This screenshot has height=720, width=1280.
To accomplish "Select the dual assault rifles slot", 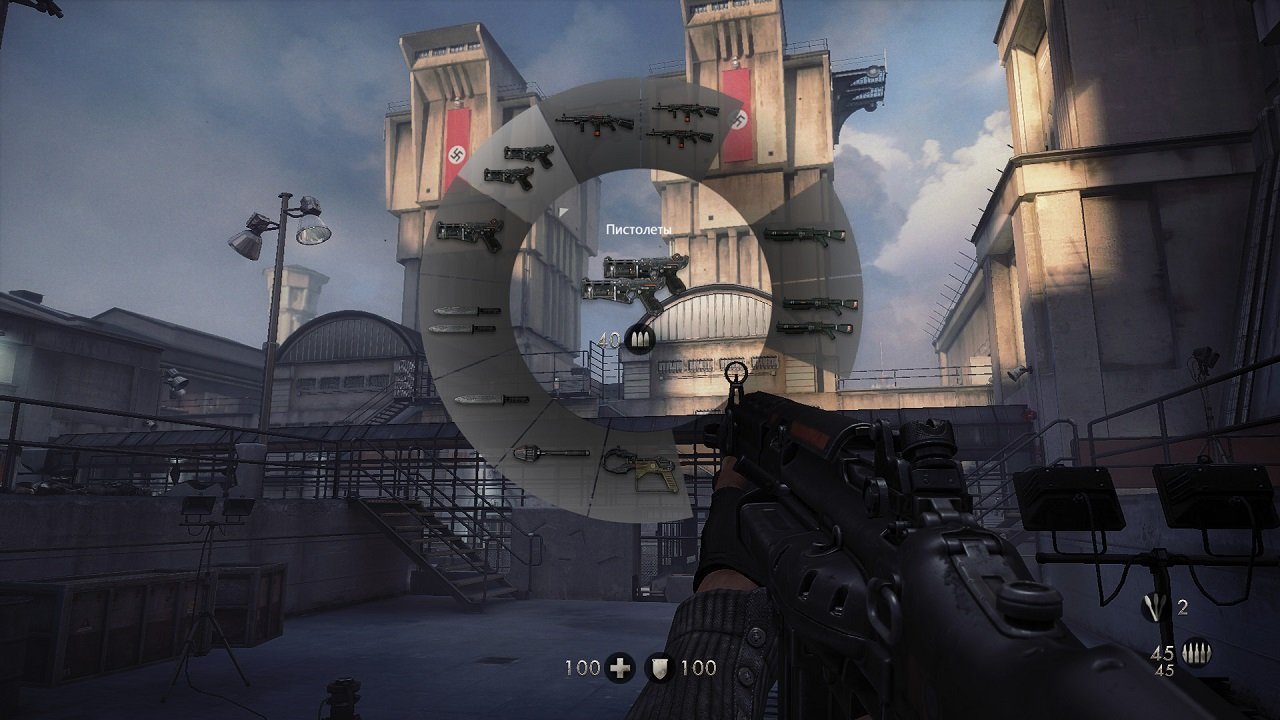I will pos(684,122).
